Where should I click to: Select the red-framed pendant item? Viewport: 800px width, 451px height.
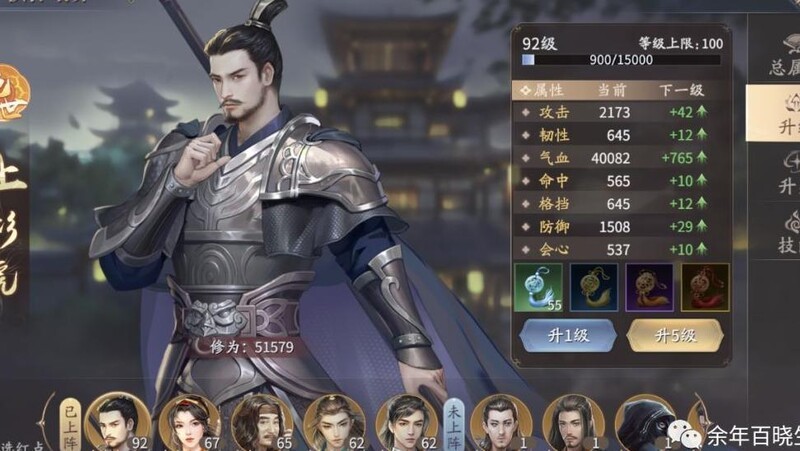click(704, 287)
